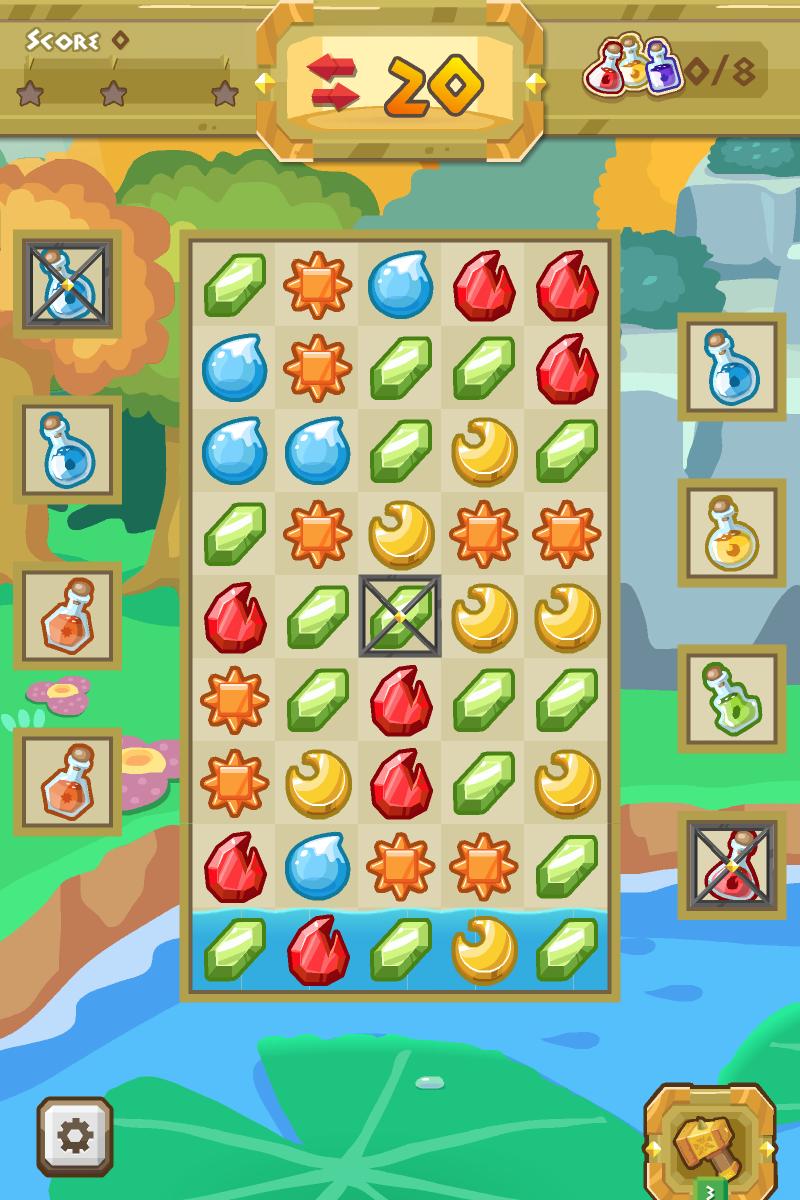800x1200 pixels.
Task: Click the caged blue potion slot
Action: [x=67, y=284]
